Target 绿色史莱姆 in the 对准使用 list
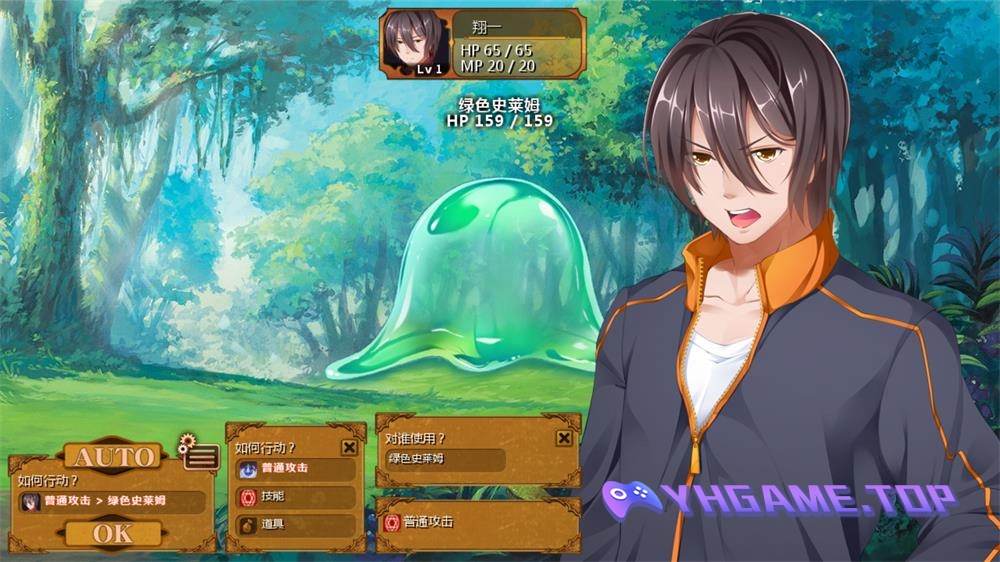The height and width of the screenshot is (562, 1000). pos(445,459)
